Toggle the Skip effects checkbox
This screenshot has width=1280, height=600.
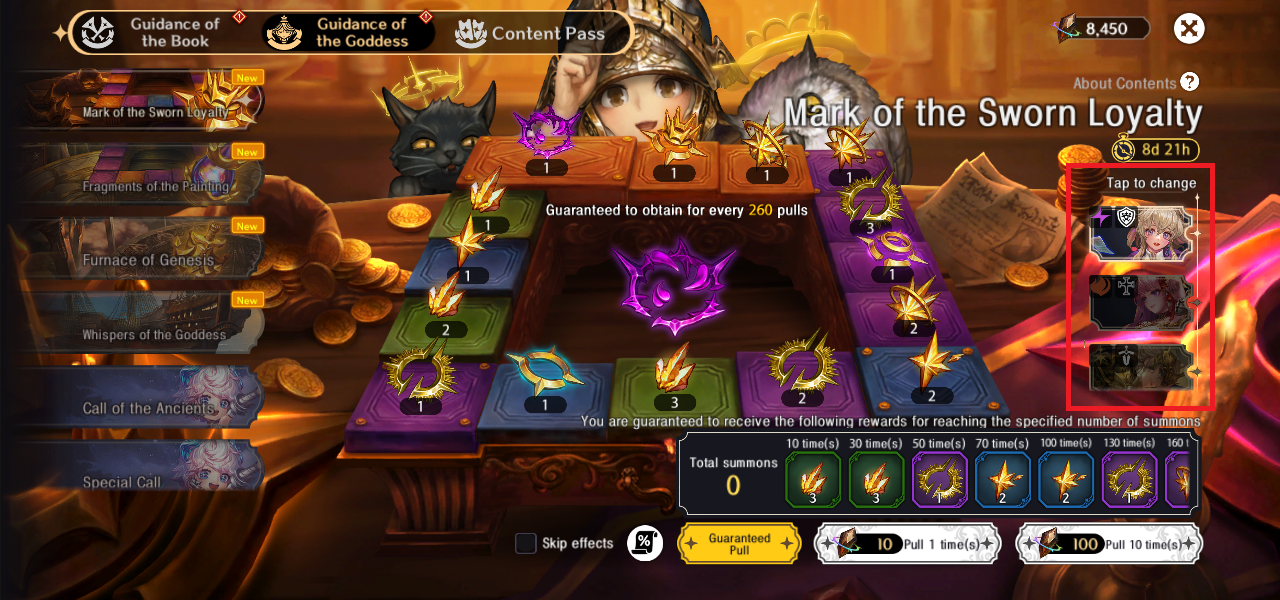coord(526,543)
